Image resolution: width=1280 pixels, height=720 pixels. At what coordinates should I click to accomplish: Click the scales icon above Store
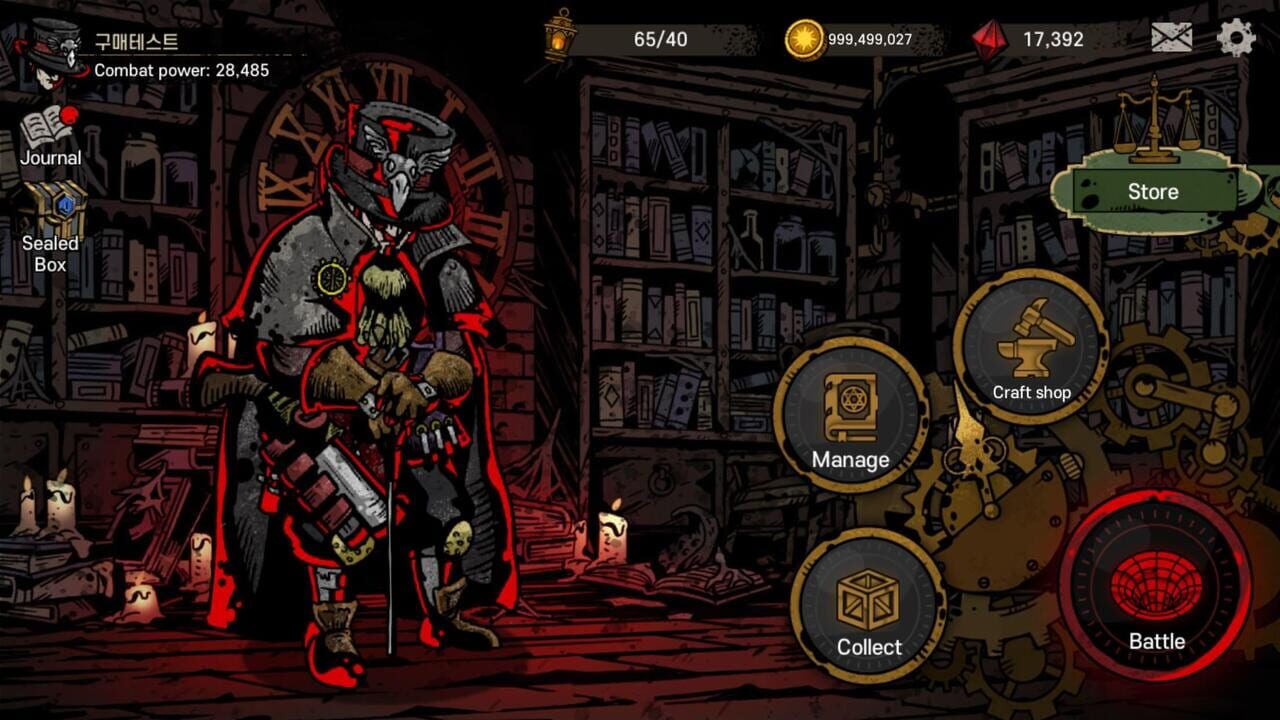click(1155, 128)
